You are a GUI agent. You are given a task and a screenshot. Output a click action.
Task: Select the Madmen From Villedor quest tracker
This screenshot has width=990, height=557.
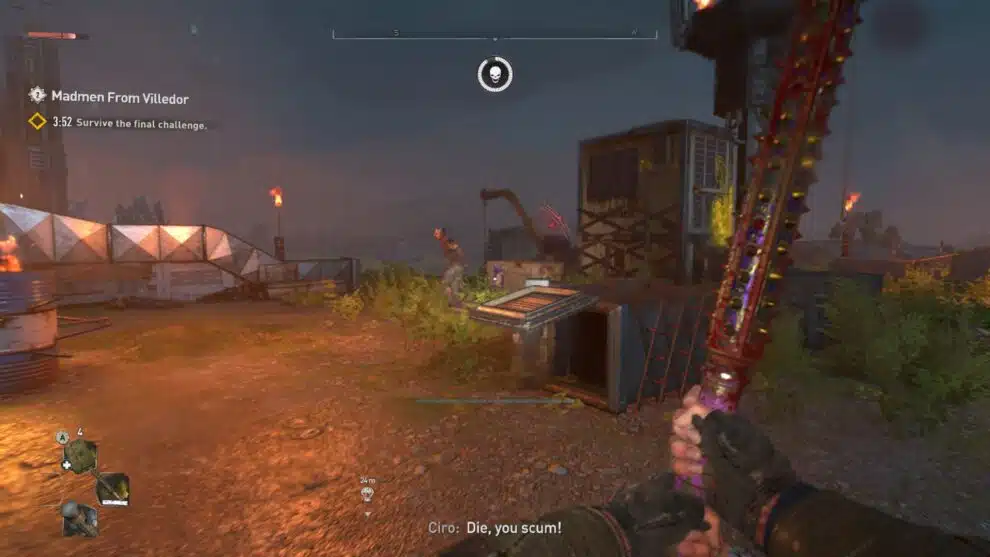[x=119, y=98]
